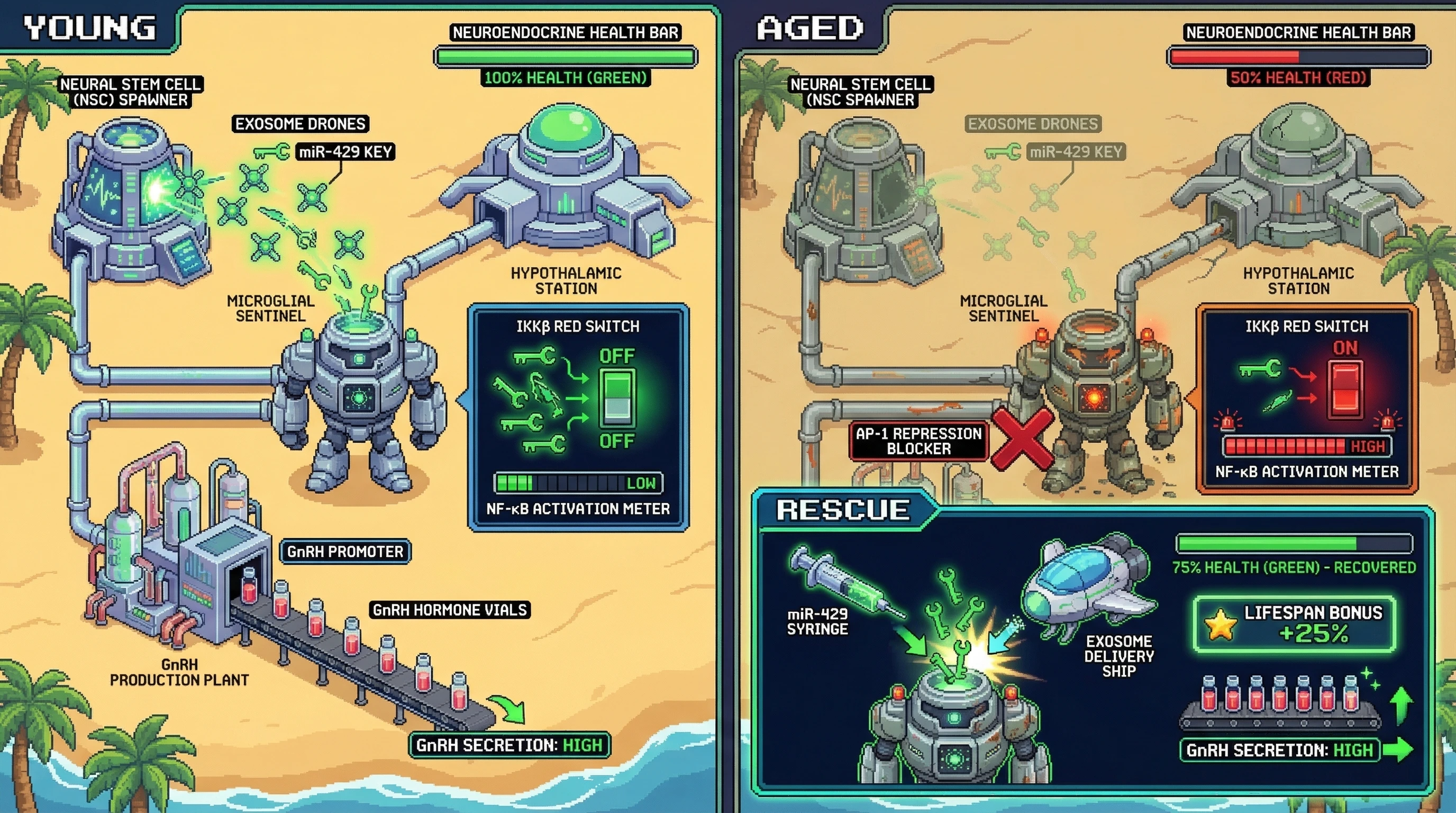Switch to the YOUNG panel tab

coord(89,27)
